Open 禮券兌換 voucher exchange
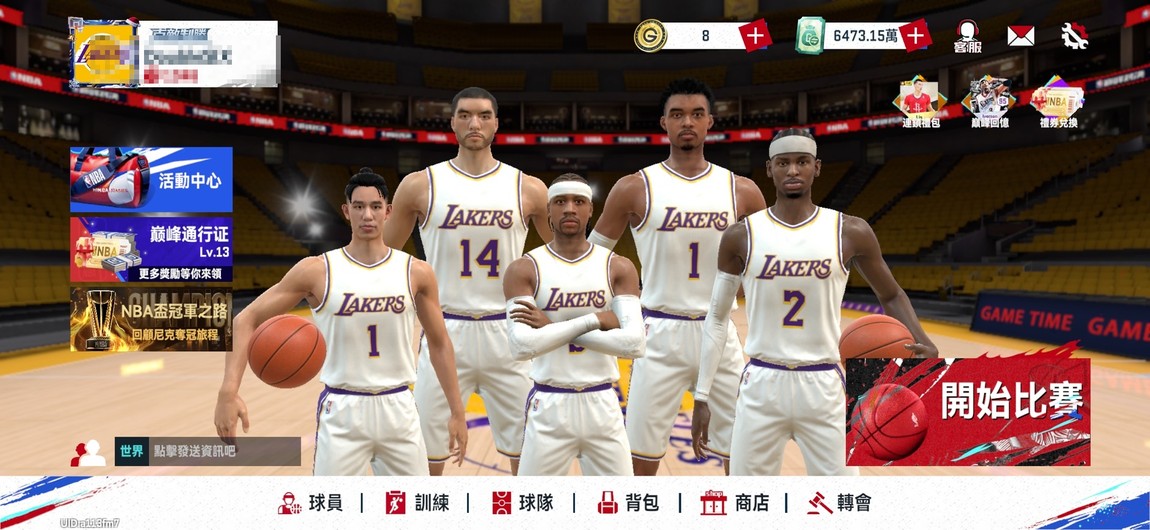The height and width of the screenshot is (530, 1150). tap(1057, 102)
